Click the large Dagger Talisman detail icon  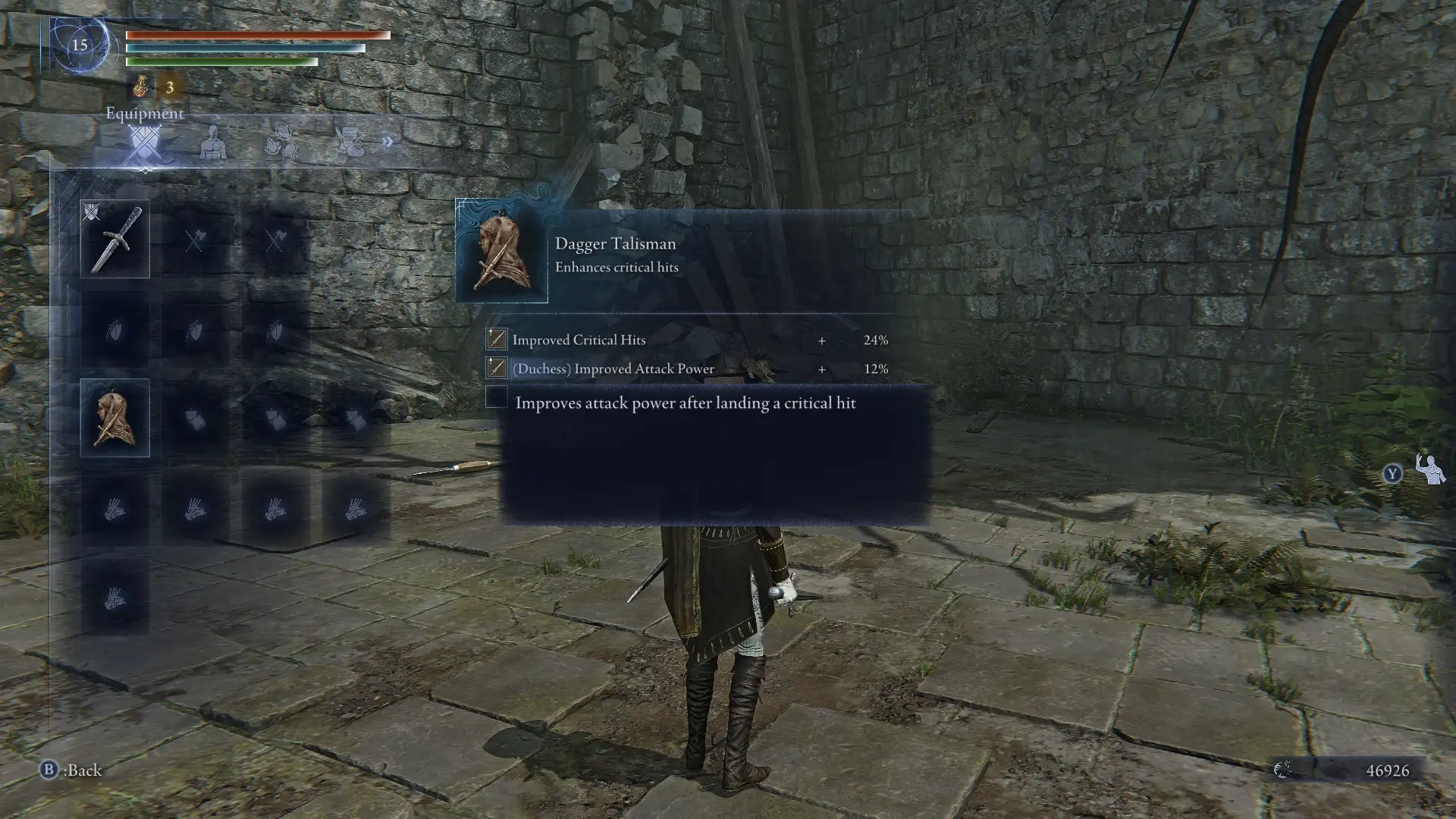pyautogui.click(x=501, y=252)
